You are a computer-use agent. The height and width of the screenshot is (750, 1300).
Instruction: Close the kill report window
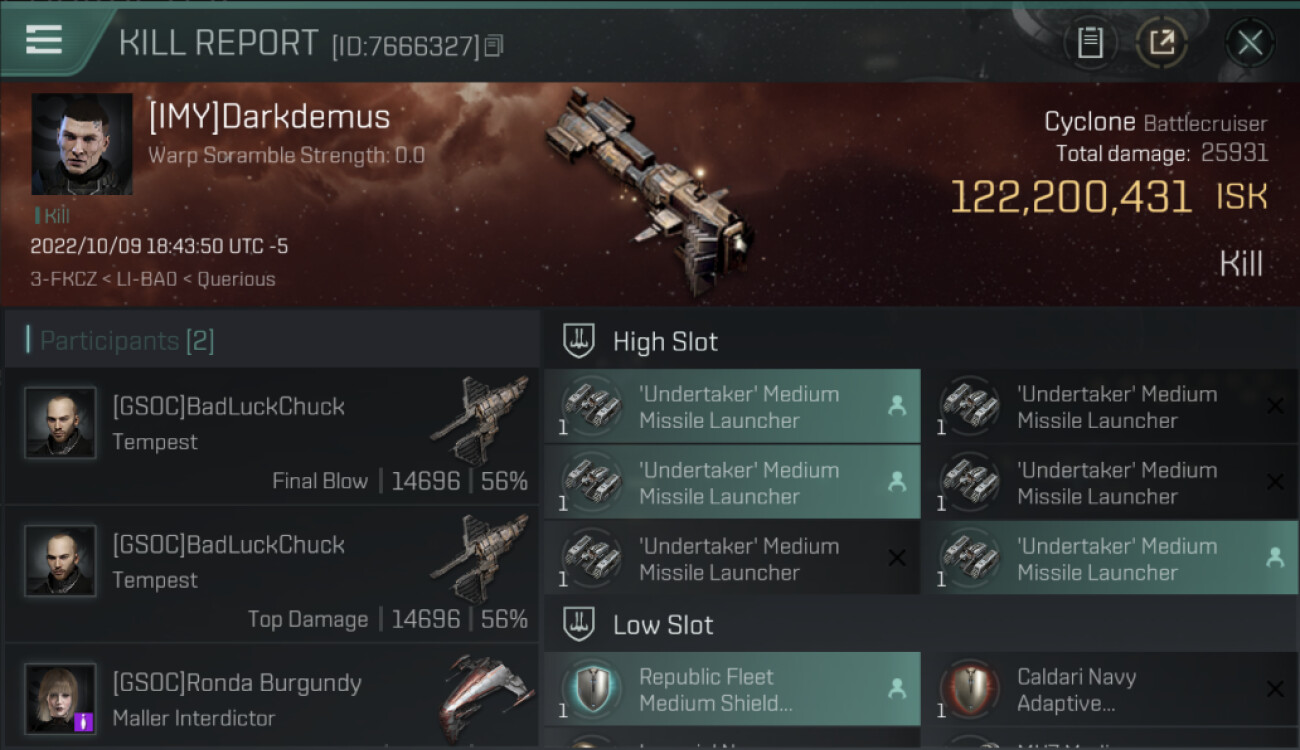1249,42
